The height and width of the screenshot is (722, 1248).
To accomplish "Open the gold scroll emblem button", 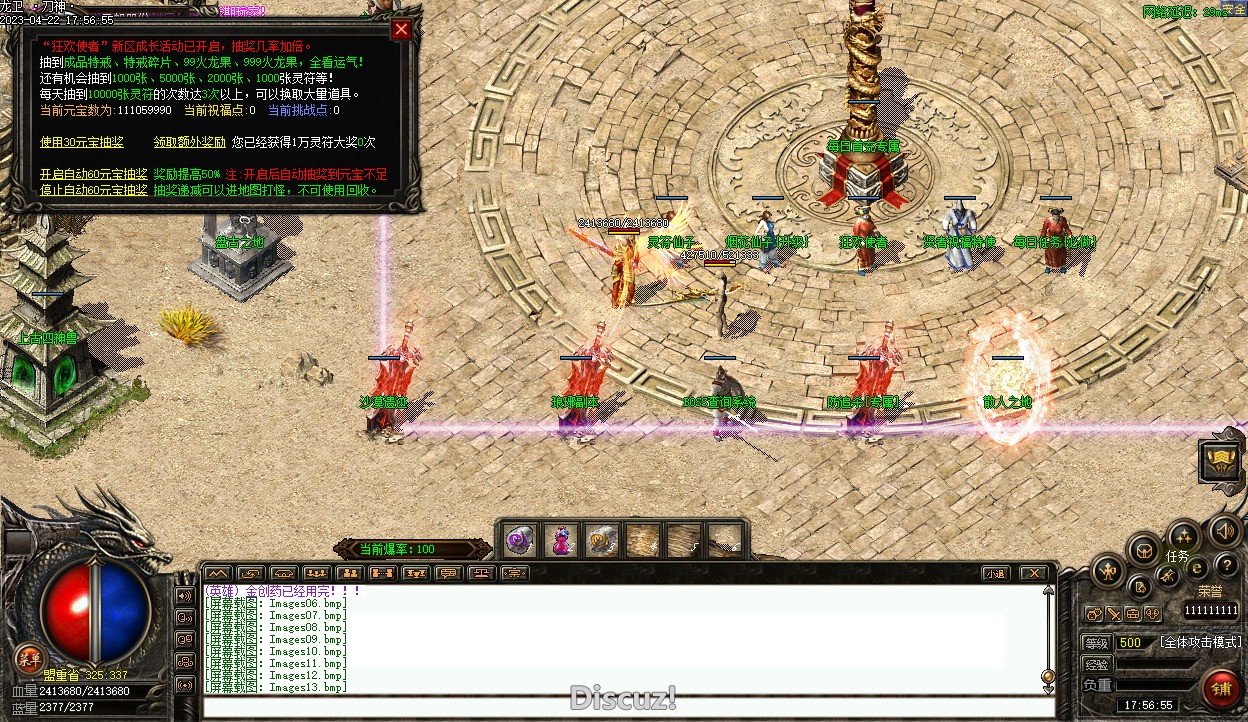I will [1221, 459].
